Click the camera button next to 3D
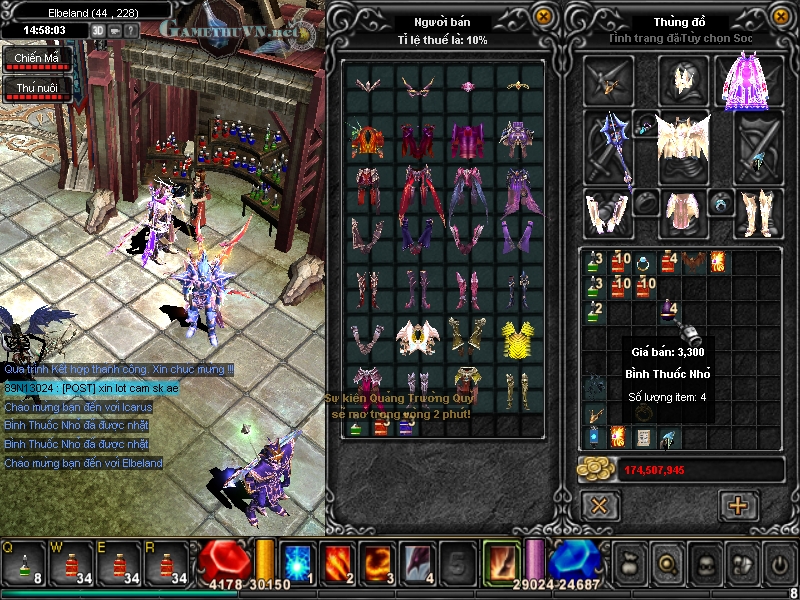Viewport: 800px width, 600px height. [x=115, y=30]
